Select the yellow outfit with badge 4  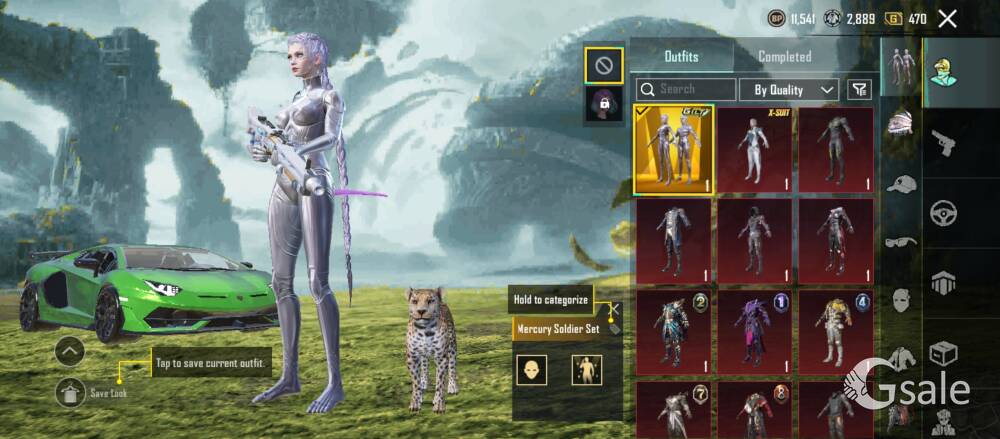coord(836,331)
